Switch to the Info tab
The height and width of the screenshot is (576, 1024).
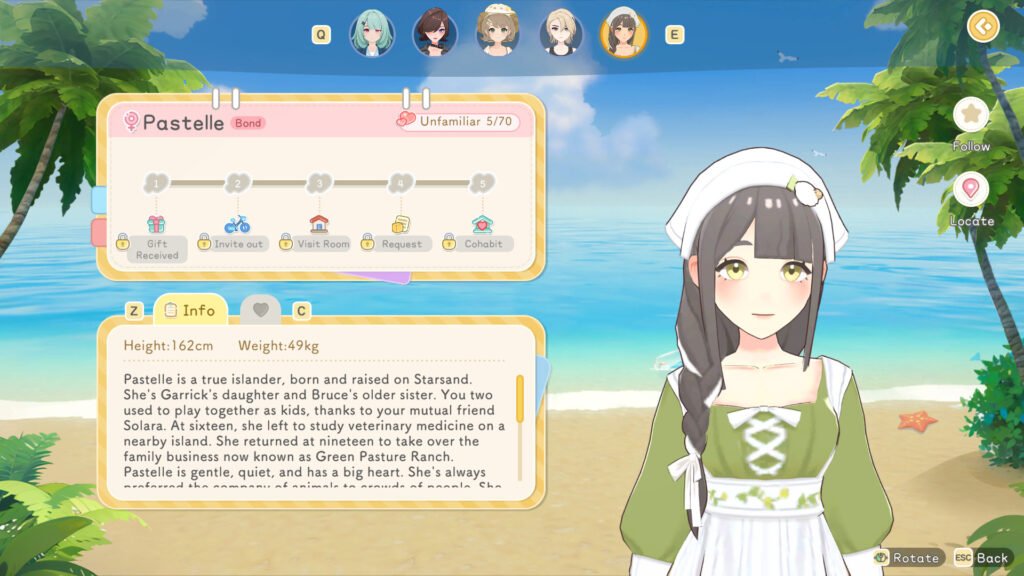tap(189, 310)
